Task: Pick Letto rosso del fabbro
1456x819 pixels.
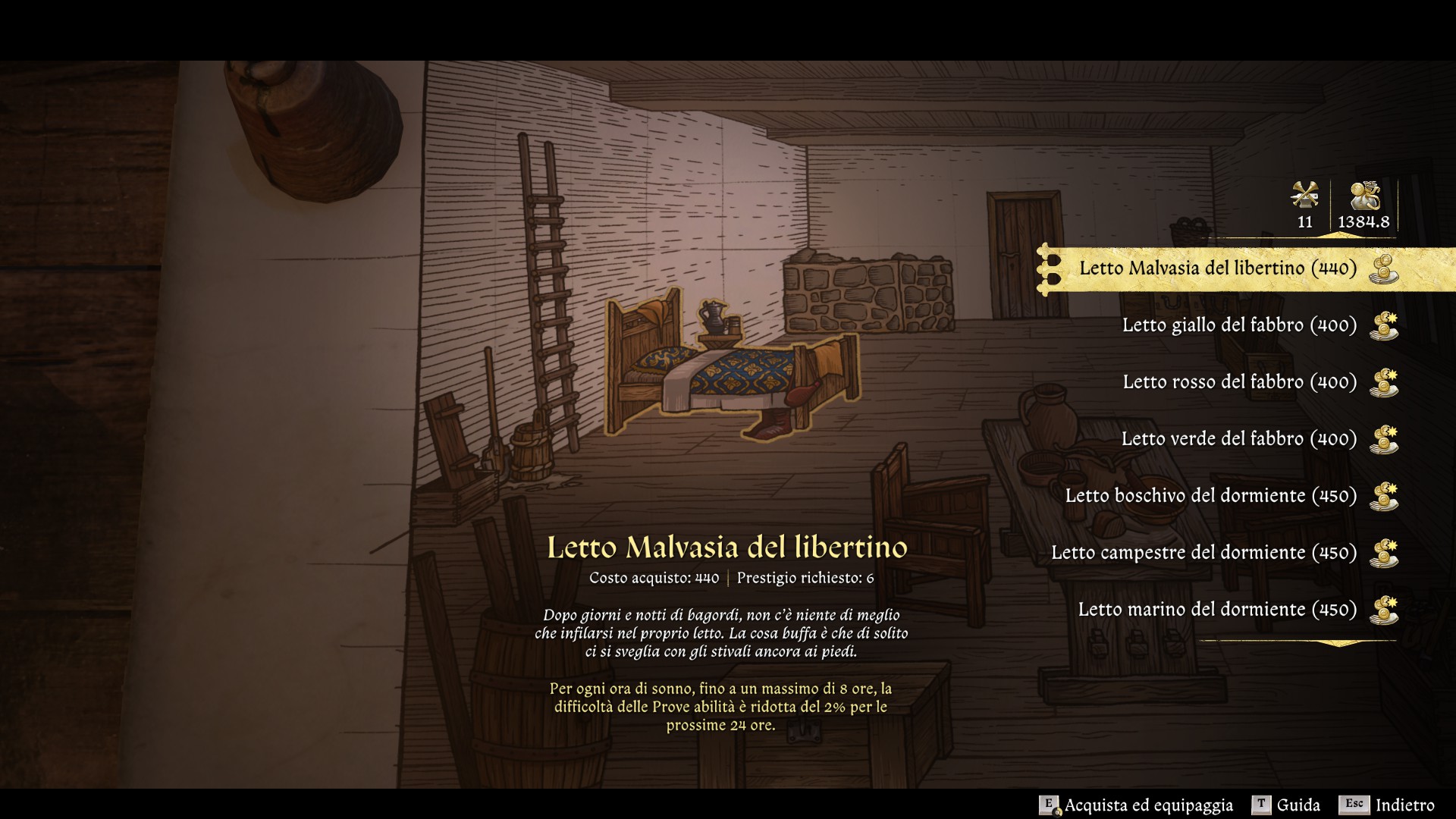Action: coord(1239,382)
